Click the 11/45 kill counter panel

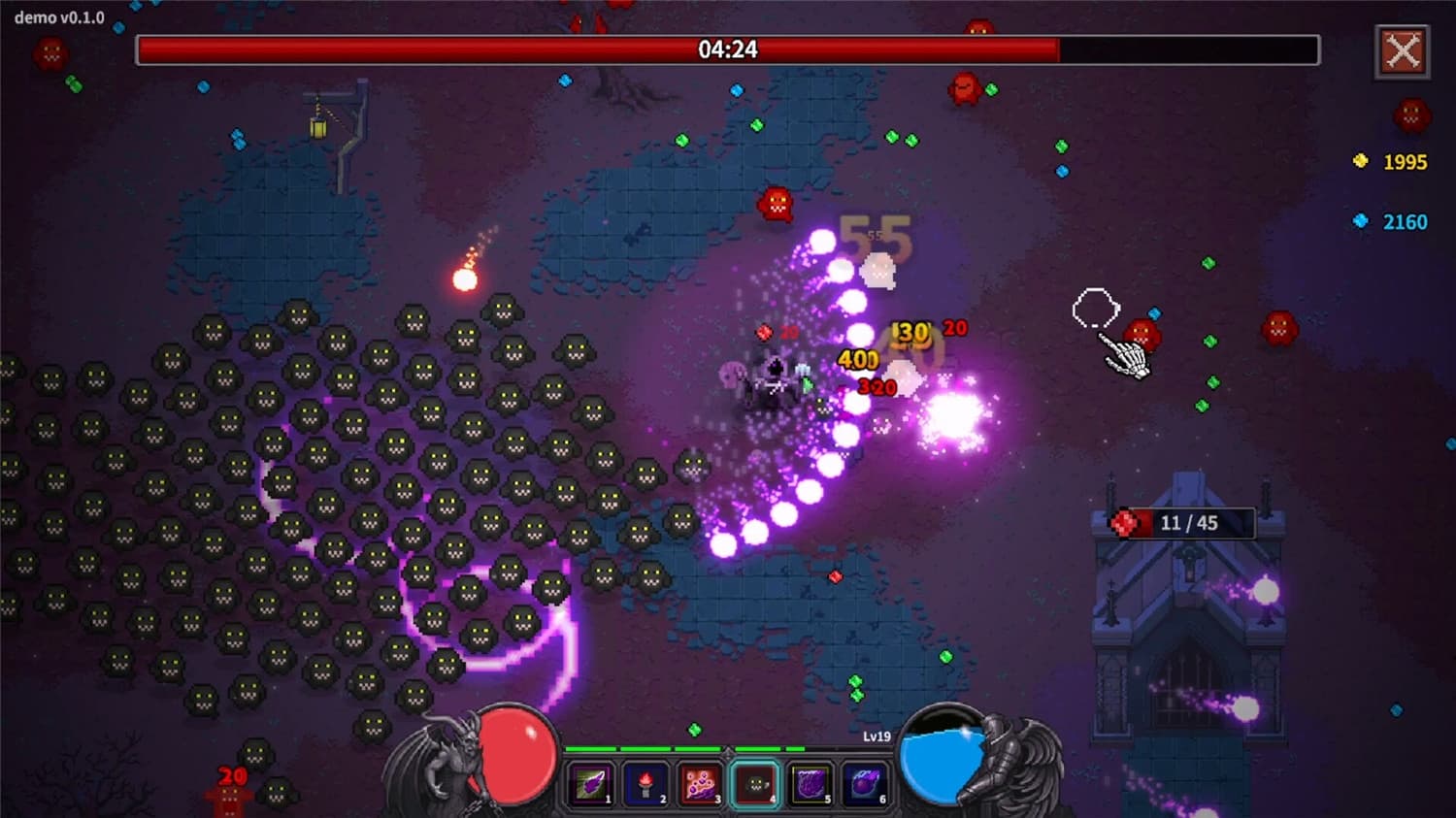1186,522
